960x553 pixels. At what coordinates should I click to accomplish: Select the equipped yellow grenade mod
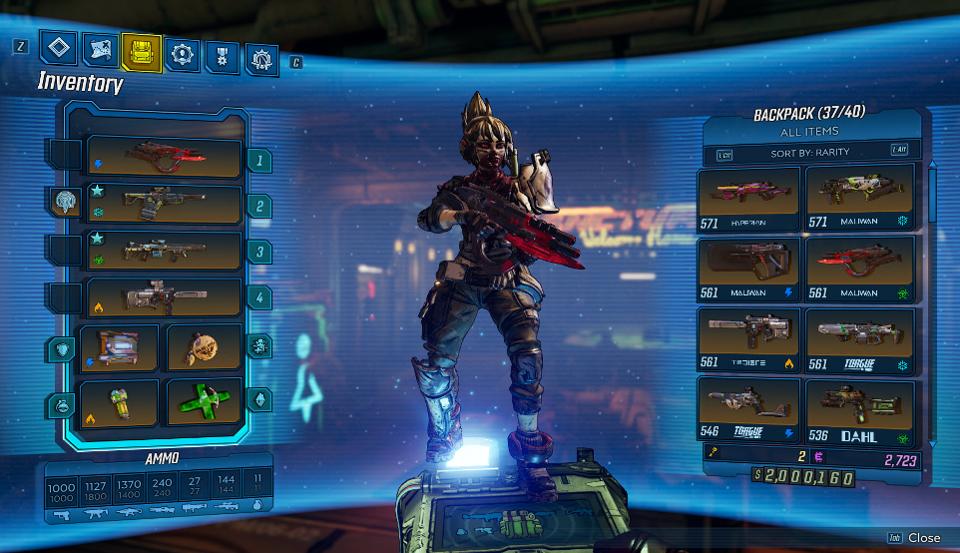point(120,400)
